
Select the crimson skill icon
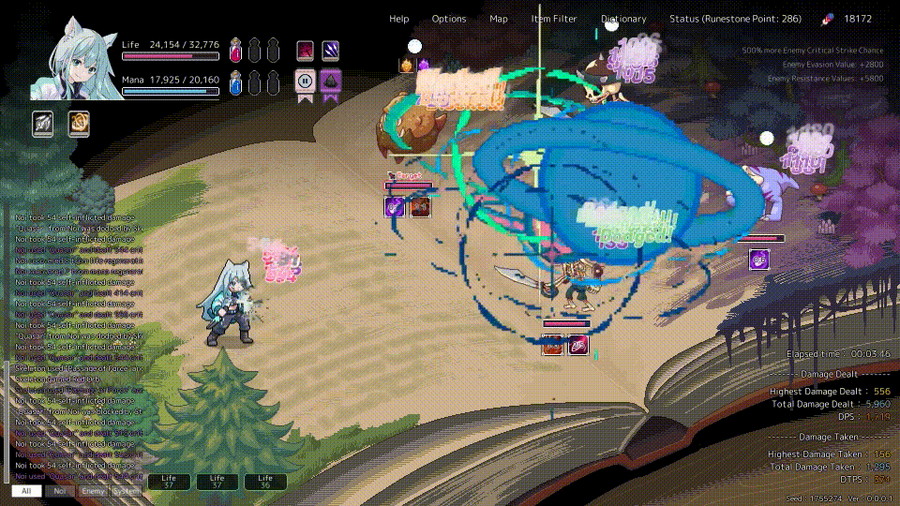point(305,50)
